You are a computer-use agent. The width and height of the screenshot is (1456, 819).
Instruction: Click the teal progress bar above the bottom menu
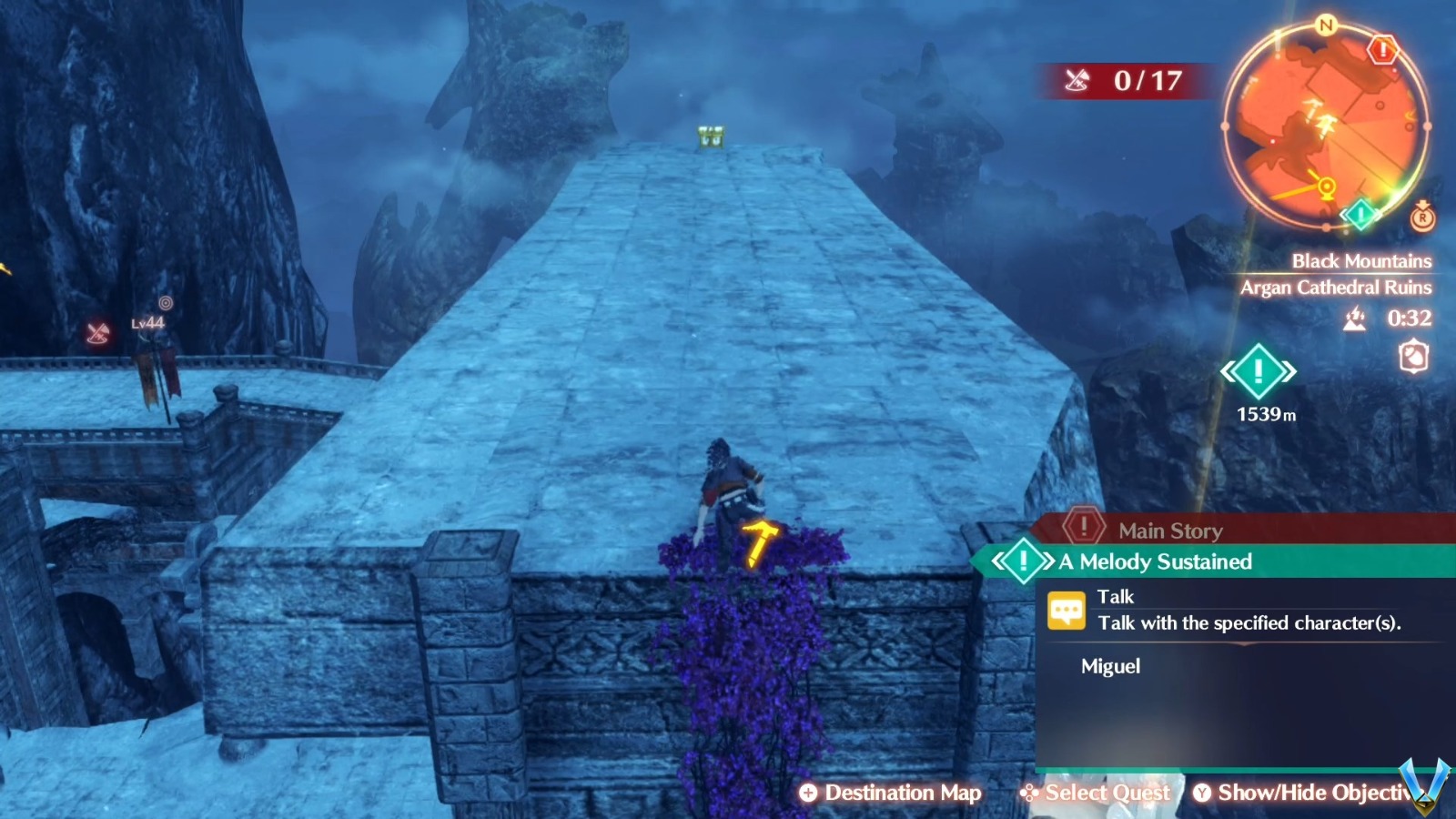coord(1228,769)
